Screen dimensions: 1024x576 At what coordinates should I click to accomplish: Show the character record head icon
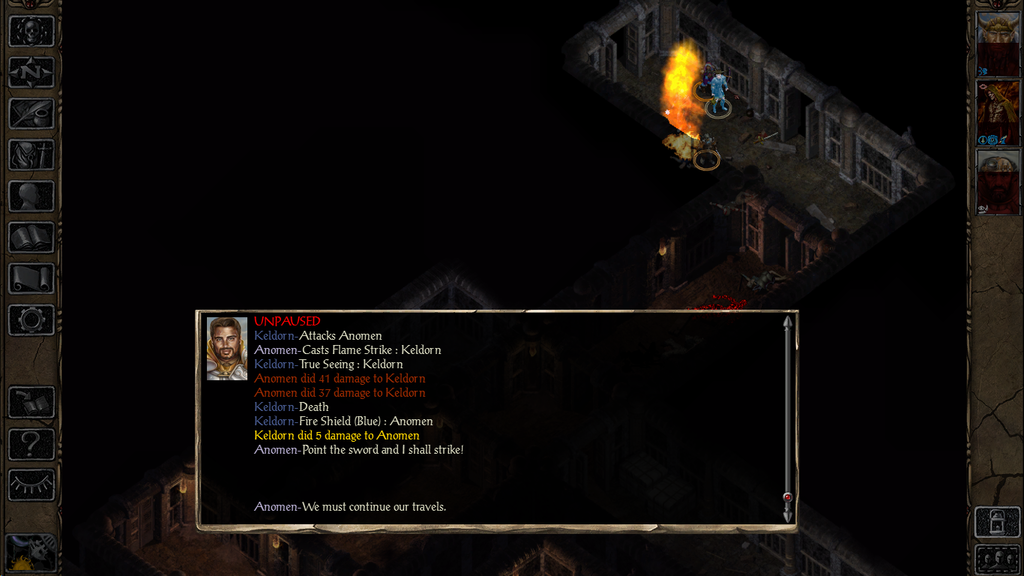click(31, 196)
